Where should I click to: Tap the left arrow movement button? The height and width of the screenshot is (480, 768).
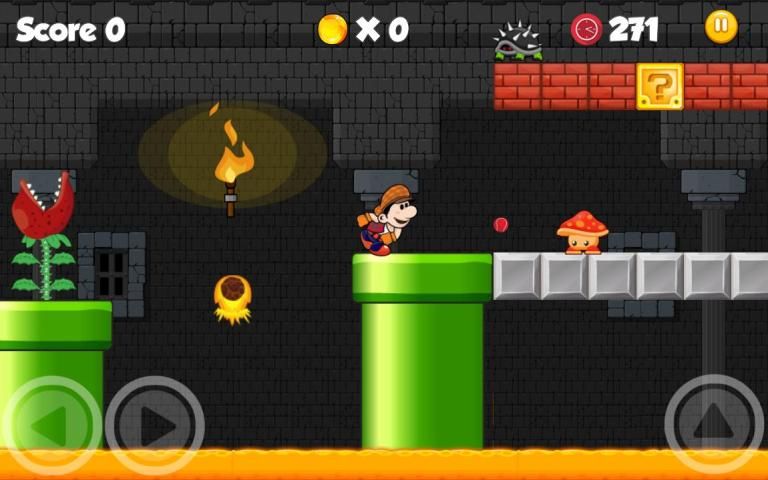pyautogui.click(x=51, y=426)
